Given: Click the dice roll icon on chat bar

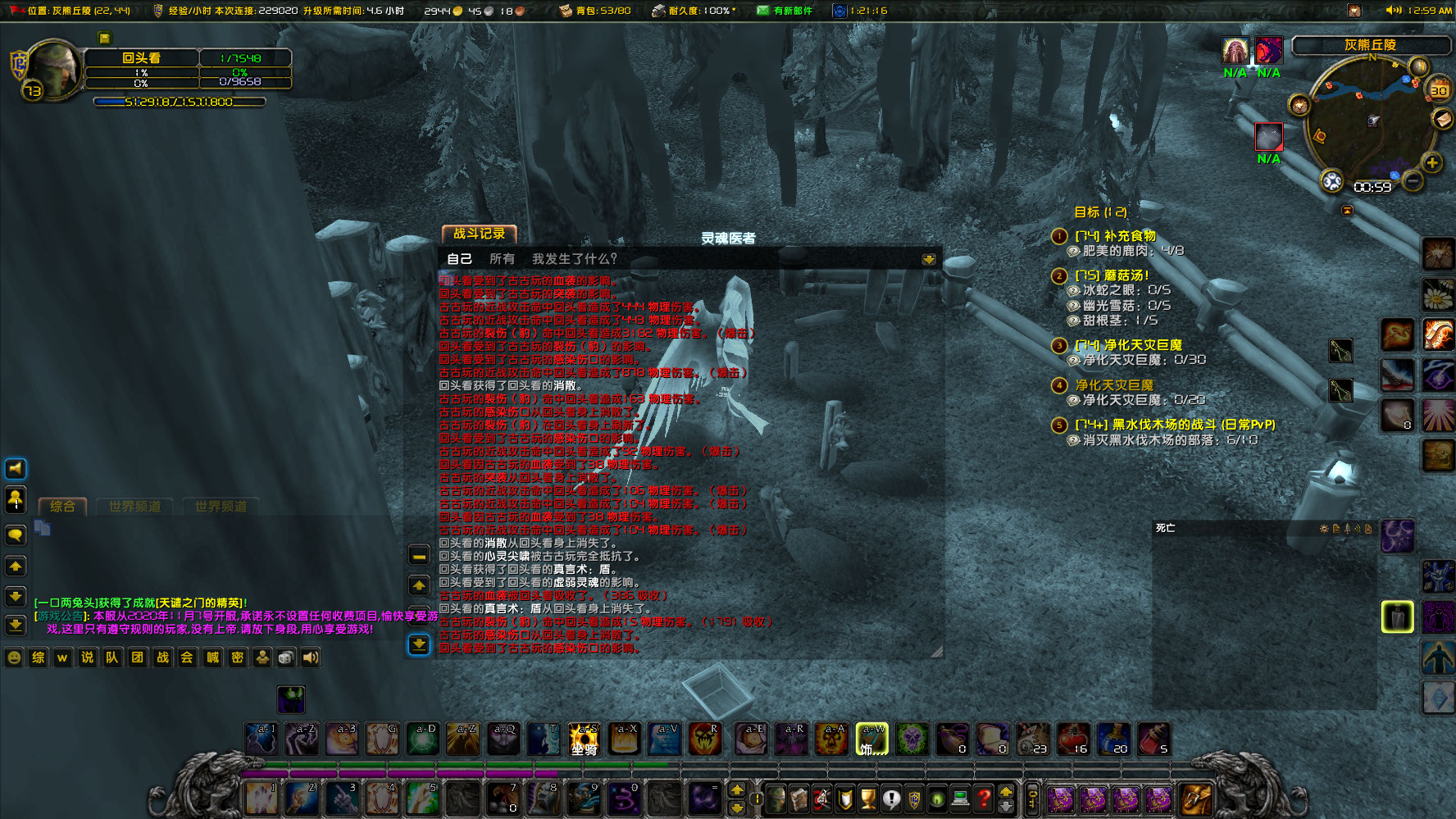Looking at the screenshot, I should 286,657.
